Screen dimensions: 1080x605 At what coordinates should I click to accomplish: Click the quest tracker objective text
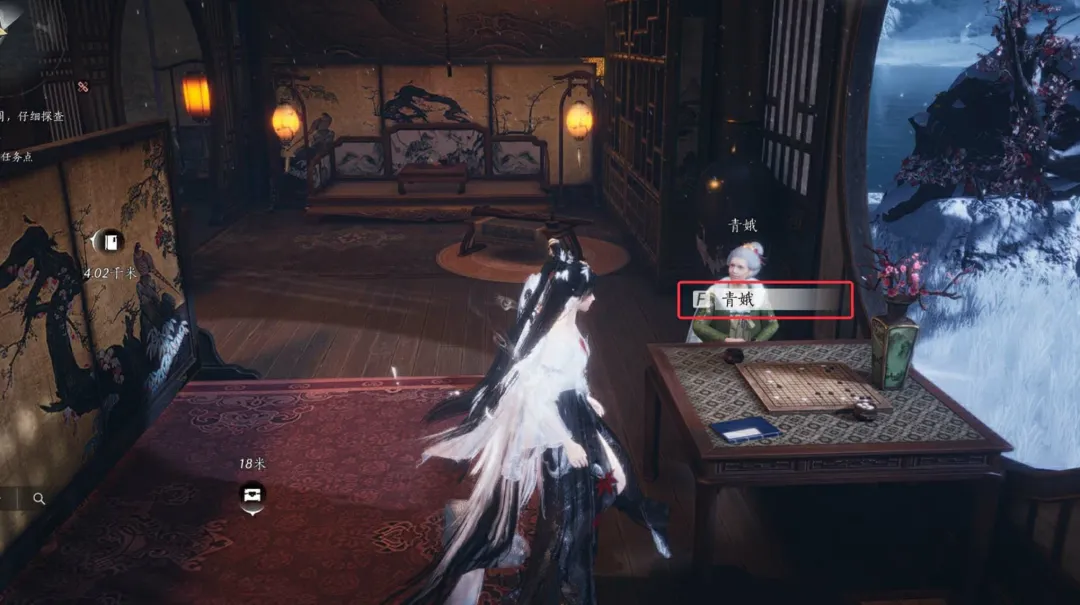coord(32,117)
